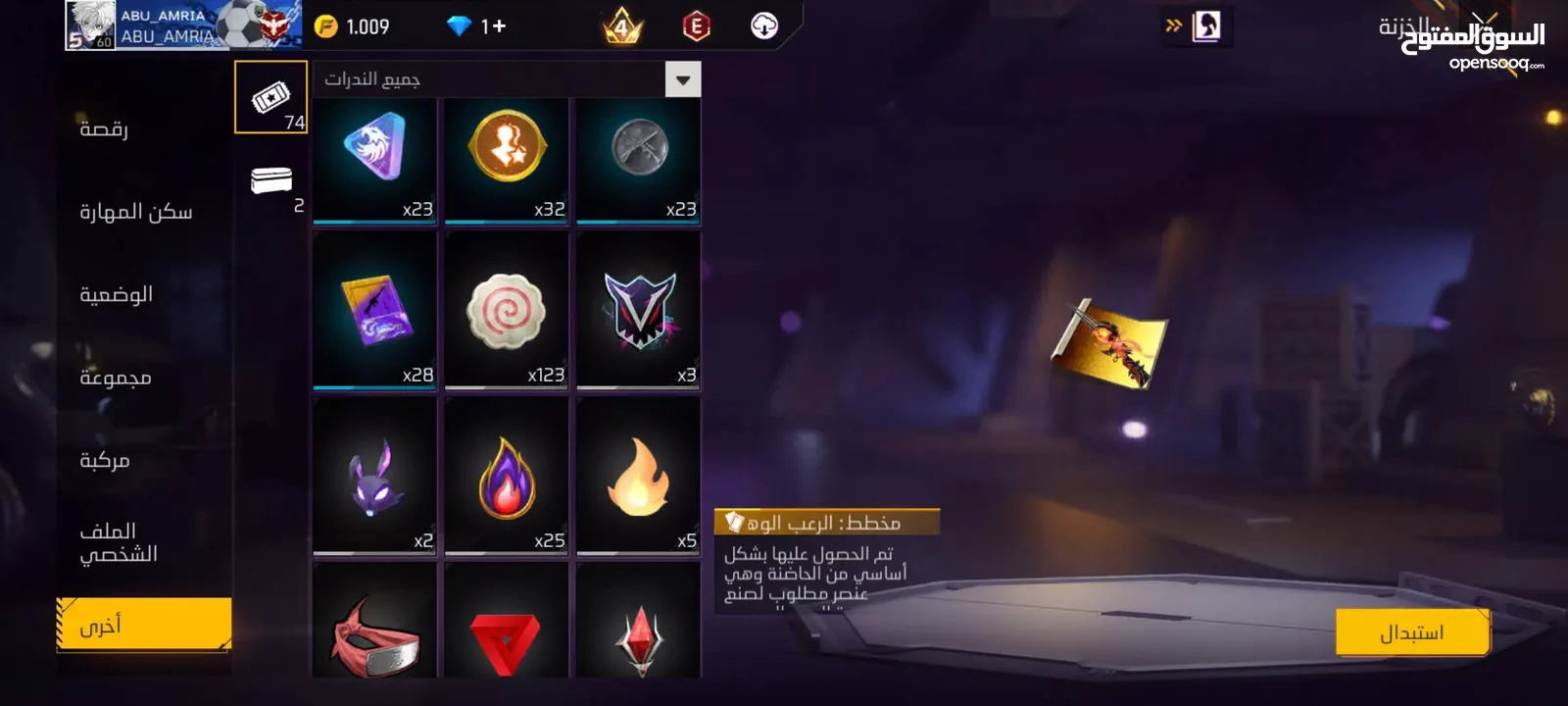Image resolution: width=1568 pixels, height=706 pixels.
Task: Open the purple weapon card item x28
Action: (x=373, y=314)
